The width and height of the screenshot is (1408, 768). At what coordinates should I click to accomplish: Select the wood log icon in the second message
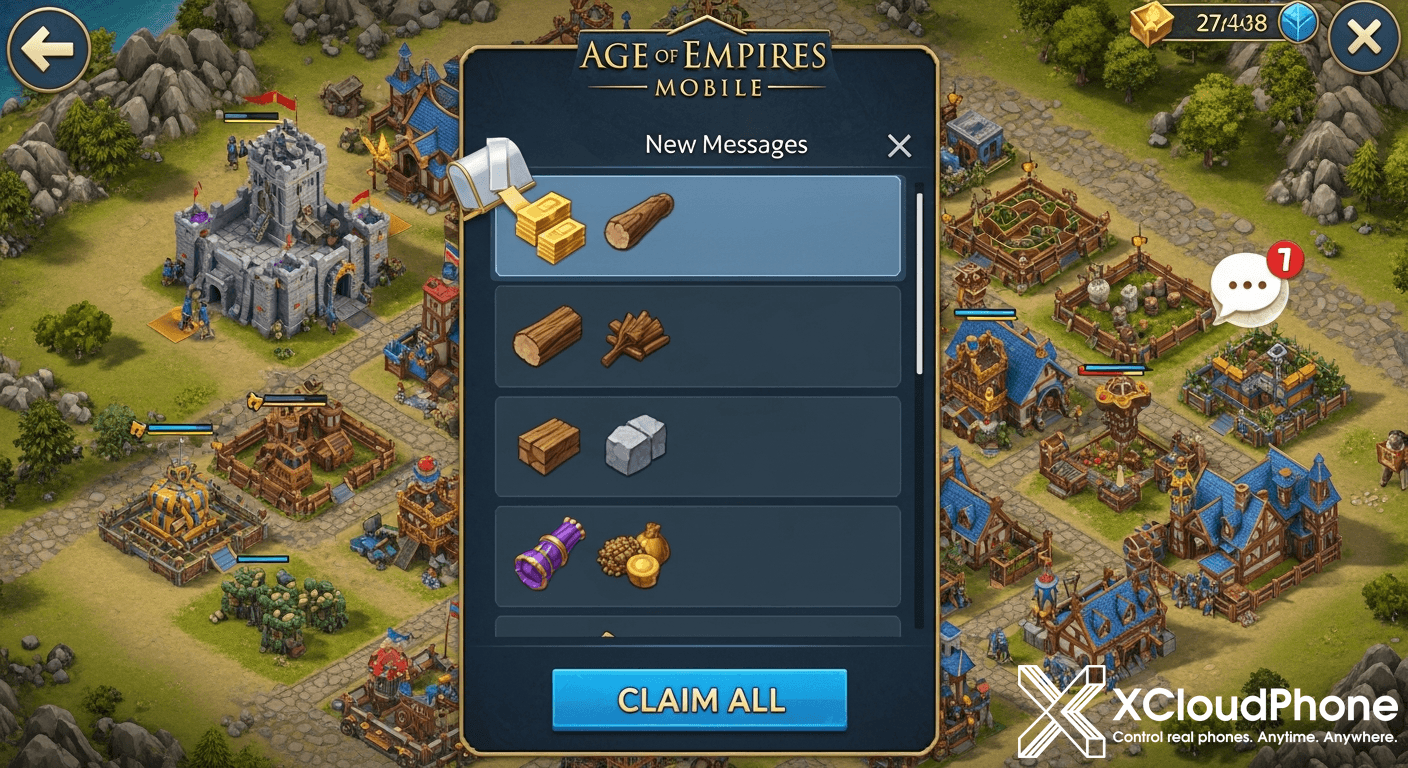coord(547,335)
